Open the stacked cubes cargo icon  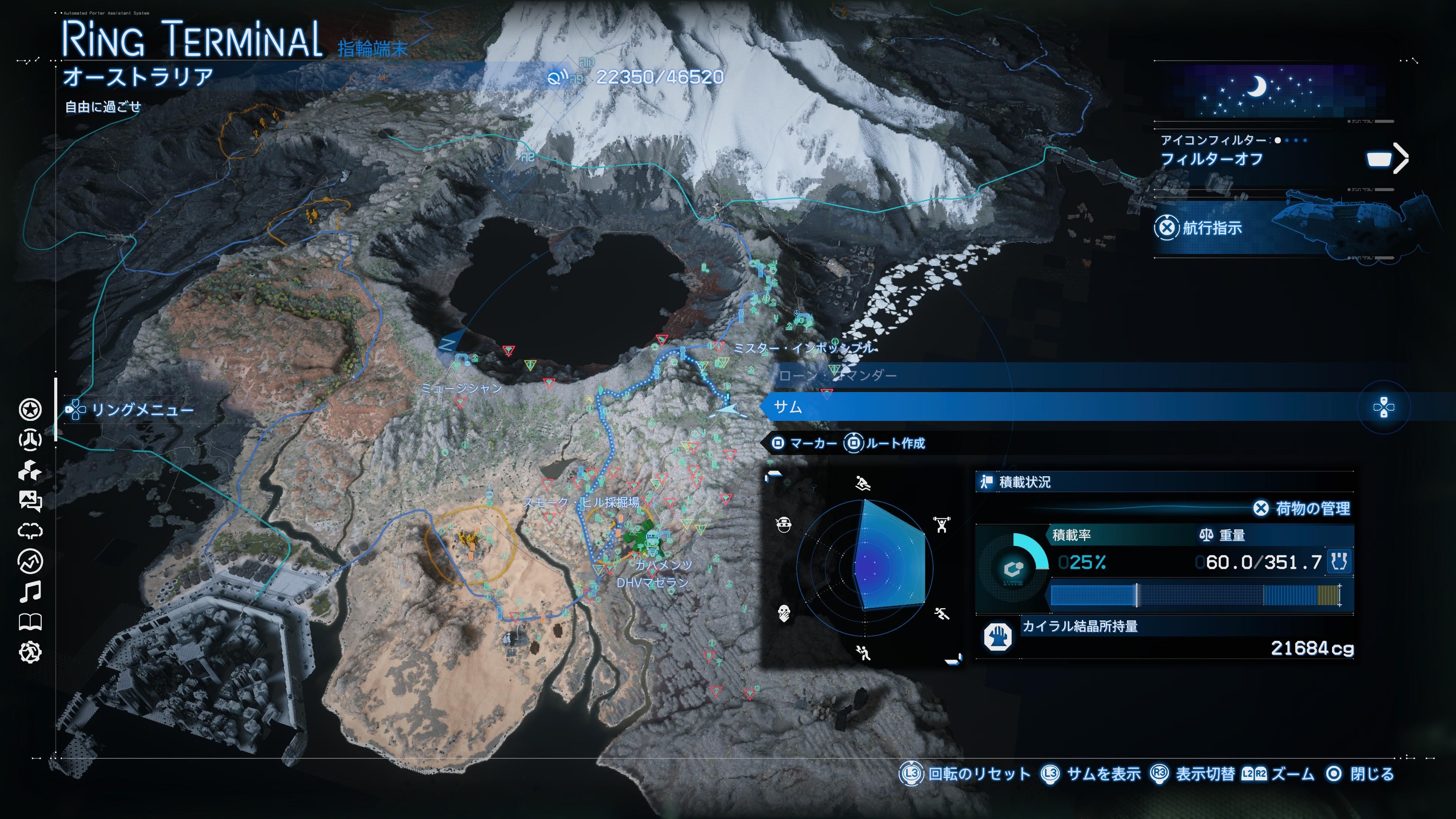[30, 470]
